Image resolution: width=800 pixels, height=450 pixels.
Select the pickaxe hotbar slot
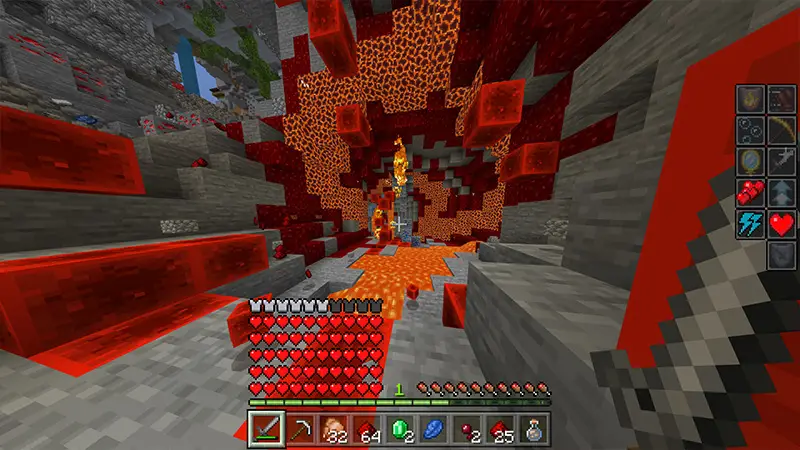coord(301,428)
